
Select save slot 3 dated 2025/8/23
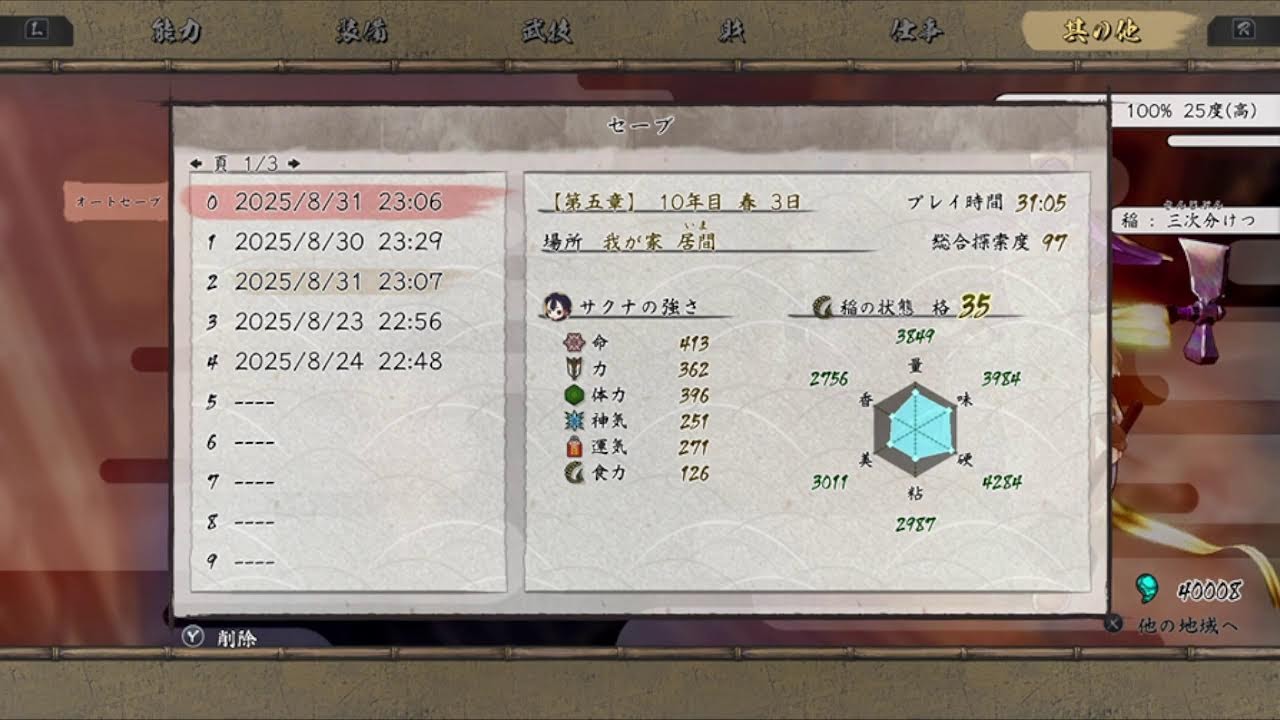330,321
